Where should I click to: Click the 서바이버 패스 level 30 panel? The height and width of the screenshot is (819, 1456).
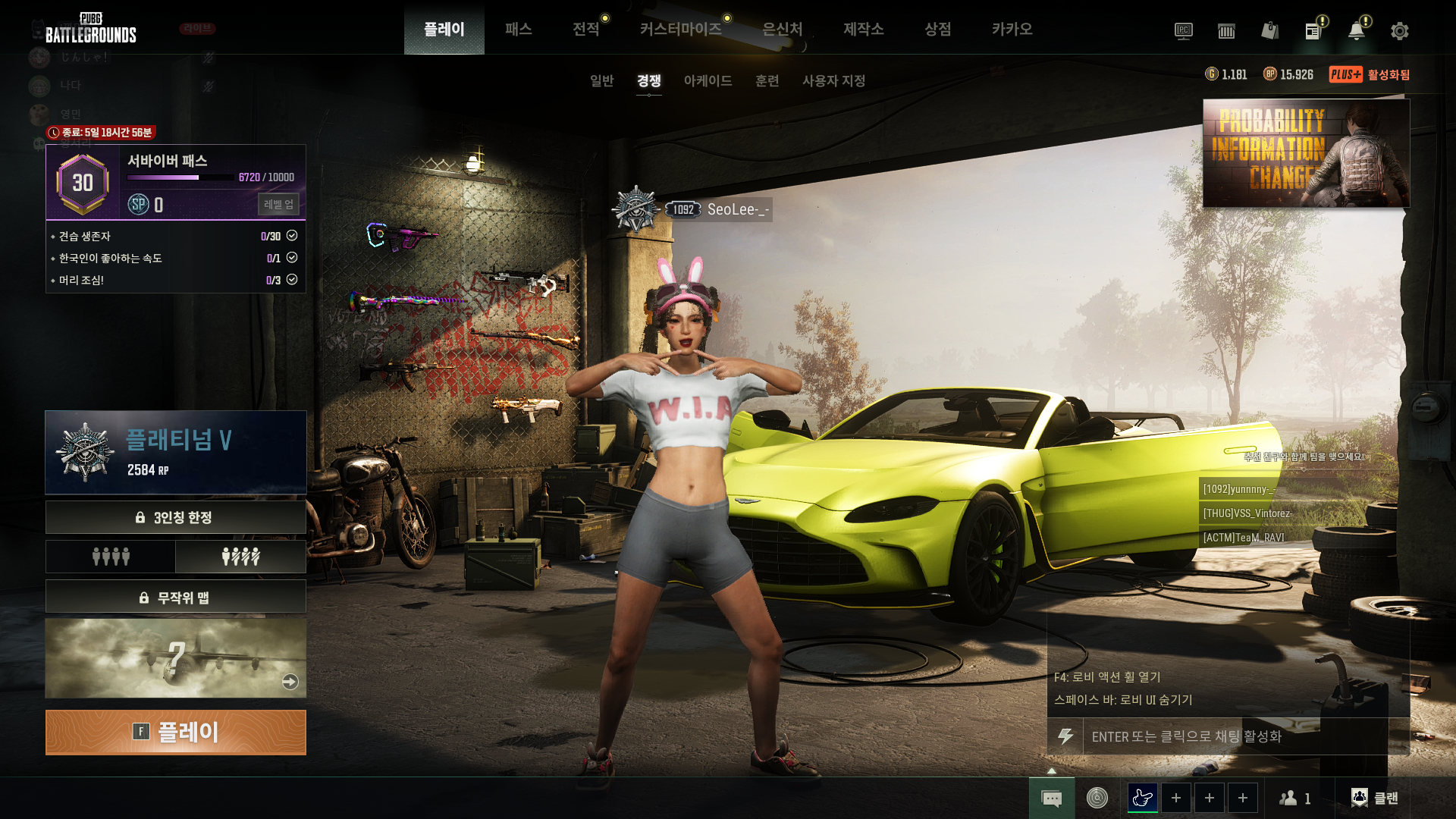pyautogui.click(x=175, y=182)
